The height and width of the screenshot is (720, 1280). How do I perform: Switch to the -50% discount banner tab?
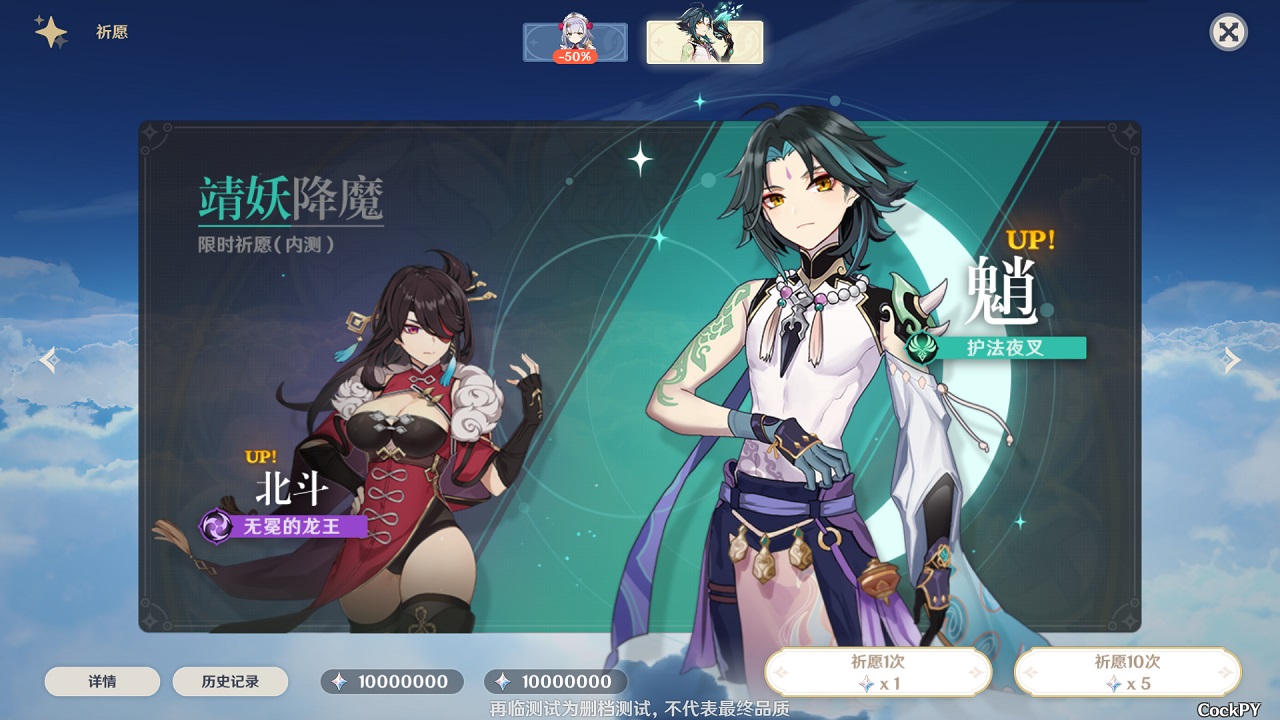(575, 42)
